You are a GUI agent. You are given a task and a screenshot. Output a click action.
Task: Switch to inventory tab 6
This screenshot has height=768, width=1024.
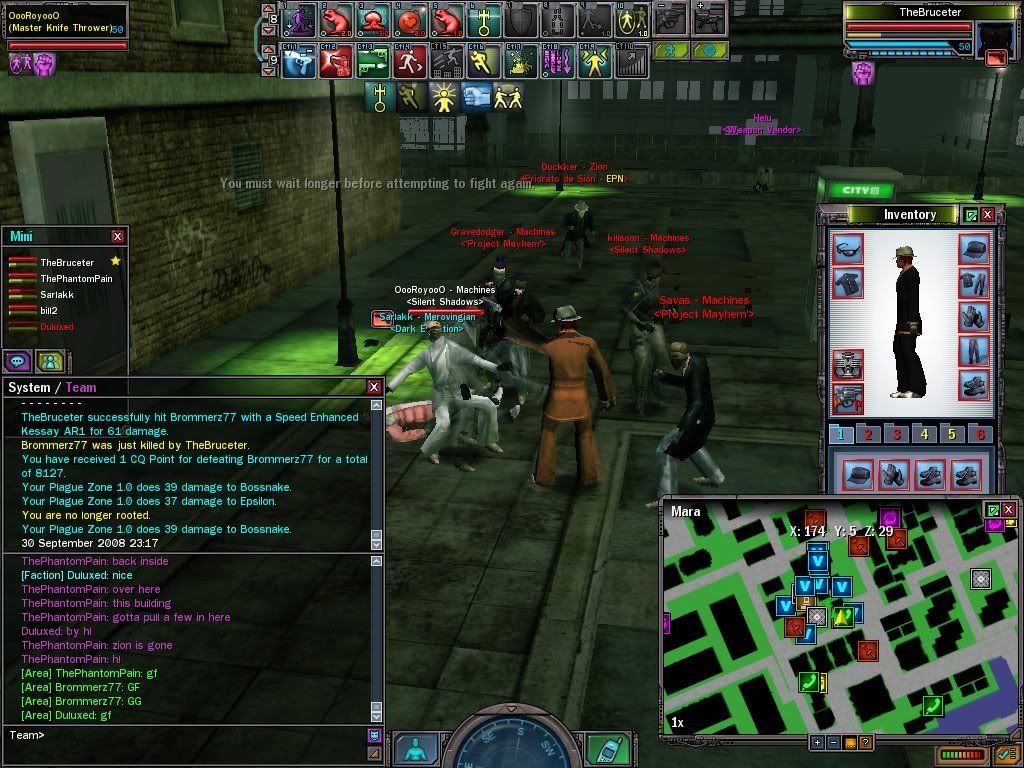click(981, 435)
